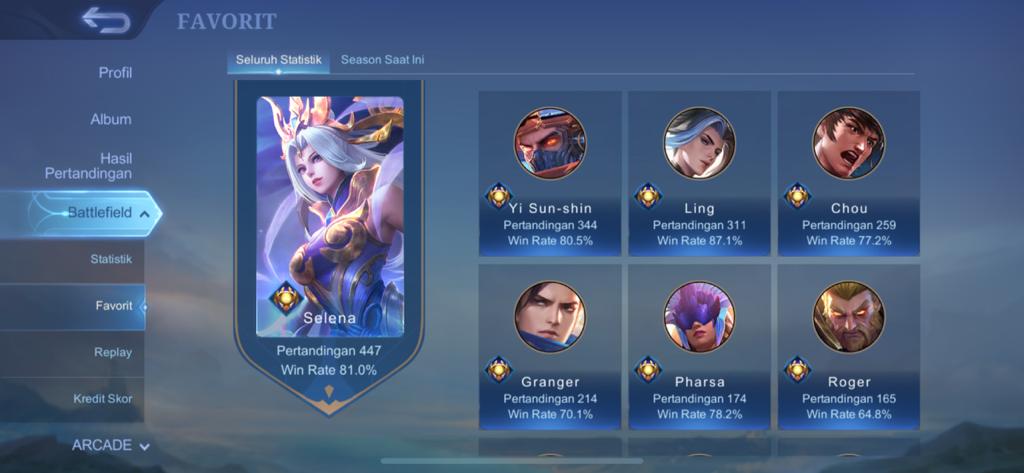
Task: View the Kredit Skor page
Action: tap(102, 399)
